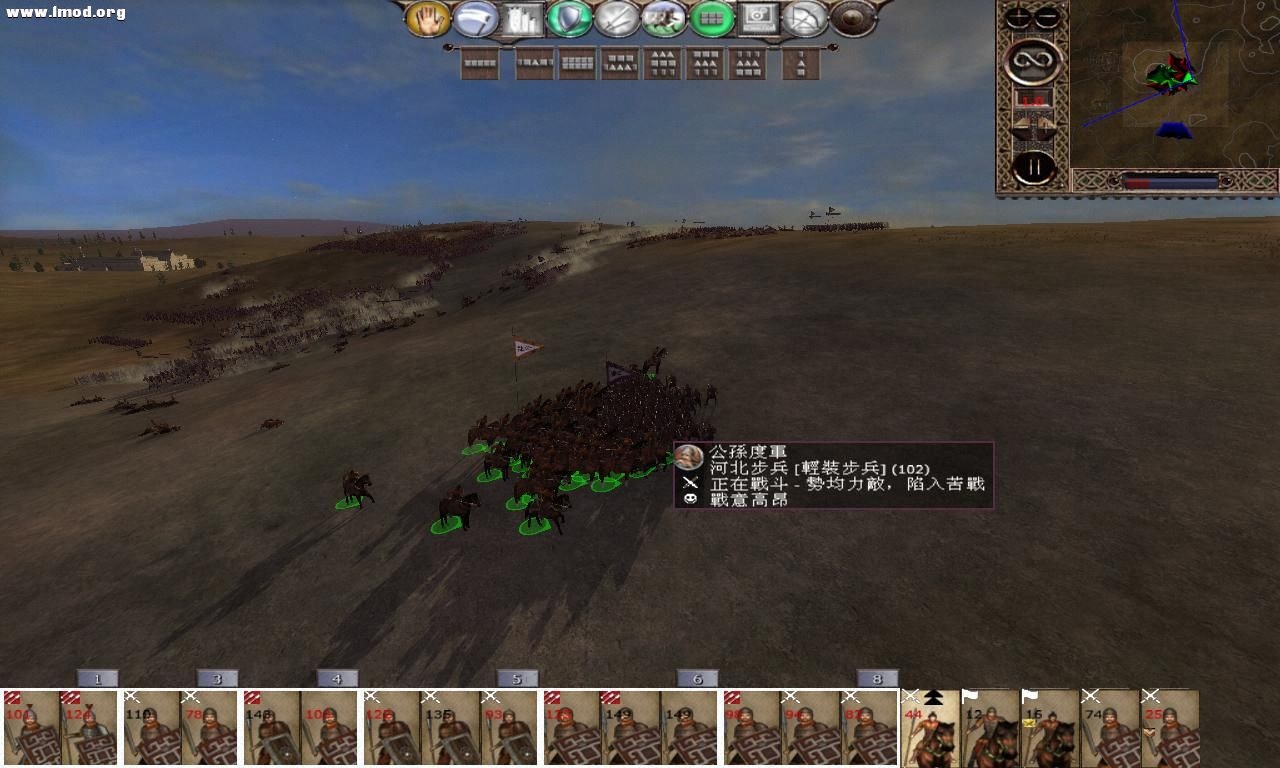Image resolution: width=1280 pixels, height=768 pixels.
Task: Click the battle balance bar under the minimap
Action: [1170, 180]
